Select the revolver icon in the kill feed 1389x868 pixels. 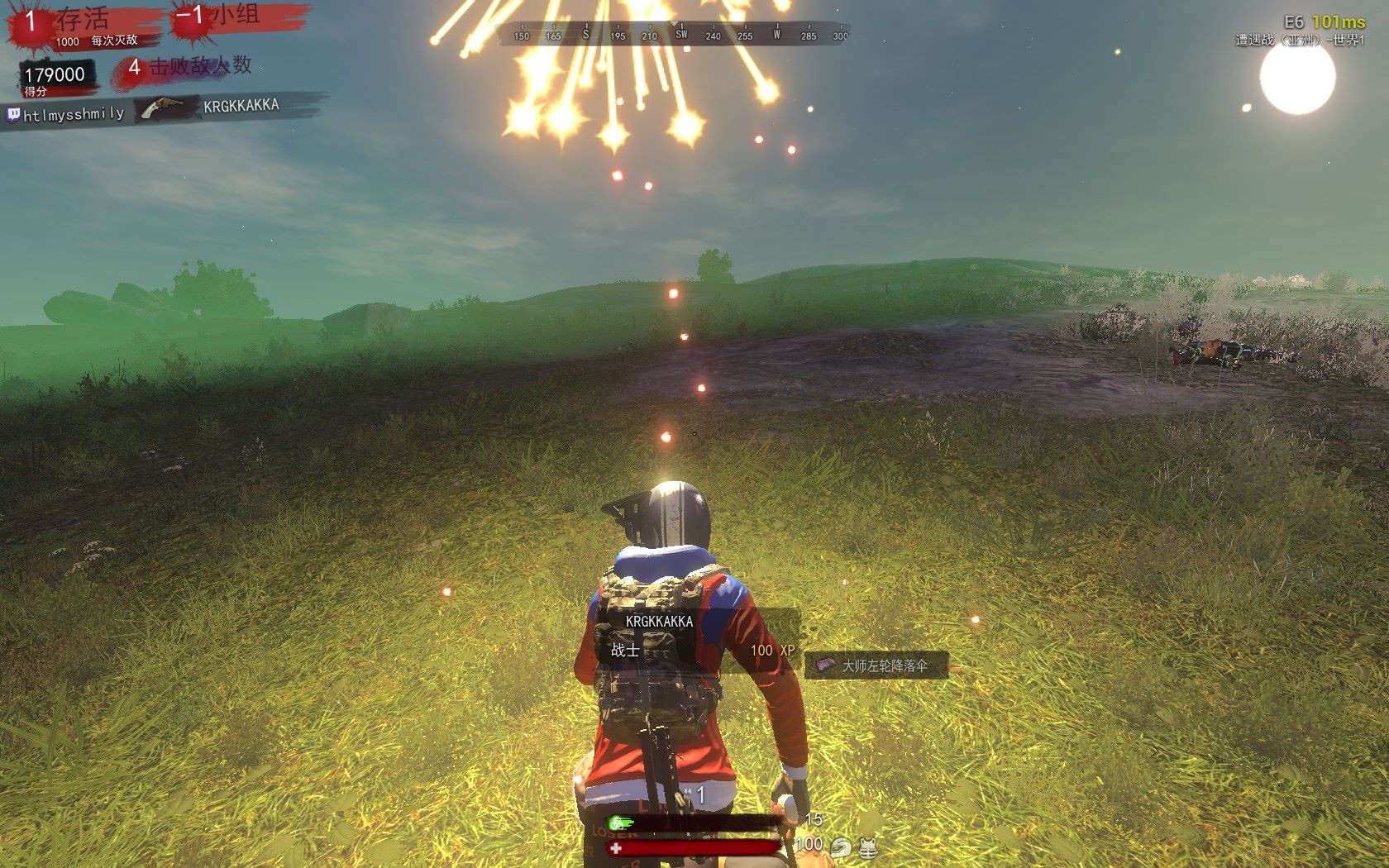coord(163,108)
